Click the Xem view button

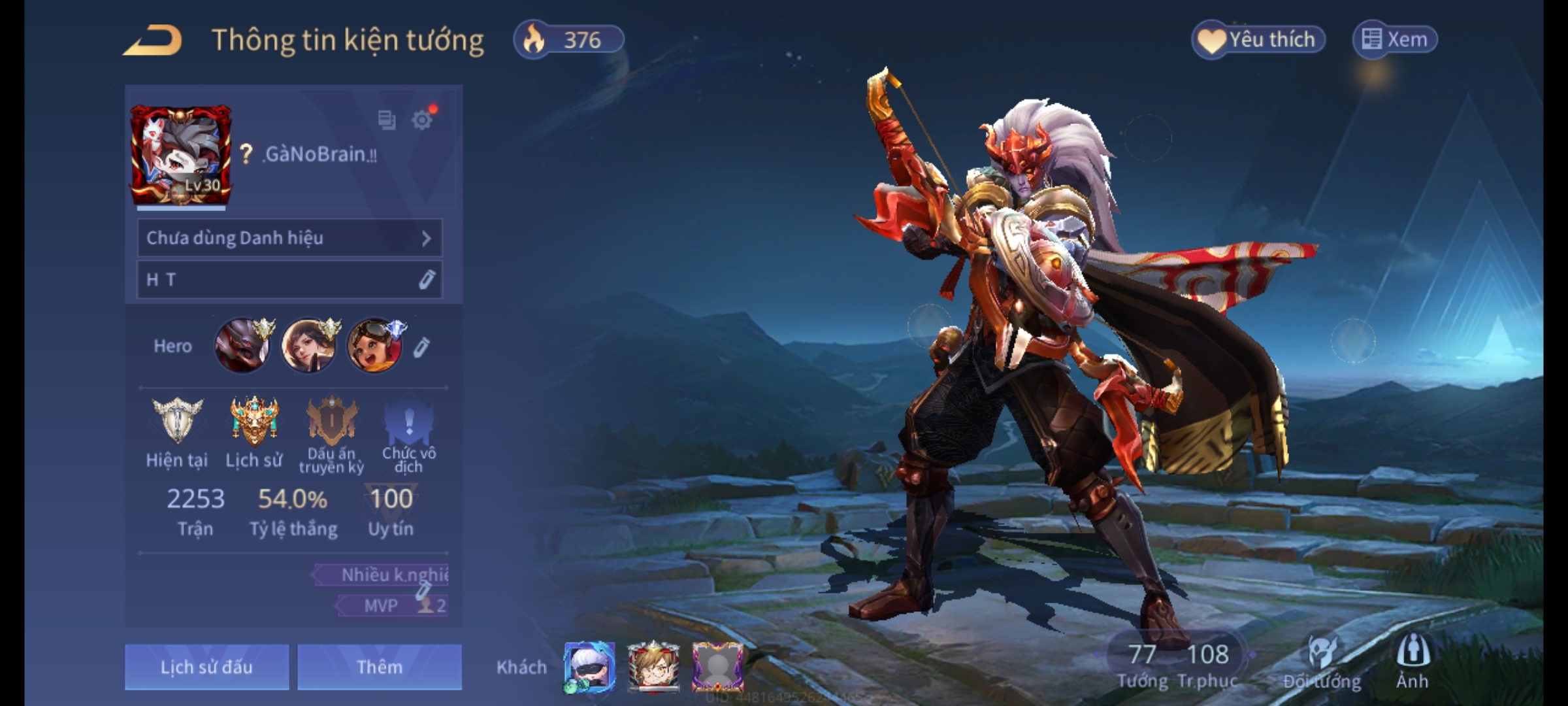(1395, 40)
